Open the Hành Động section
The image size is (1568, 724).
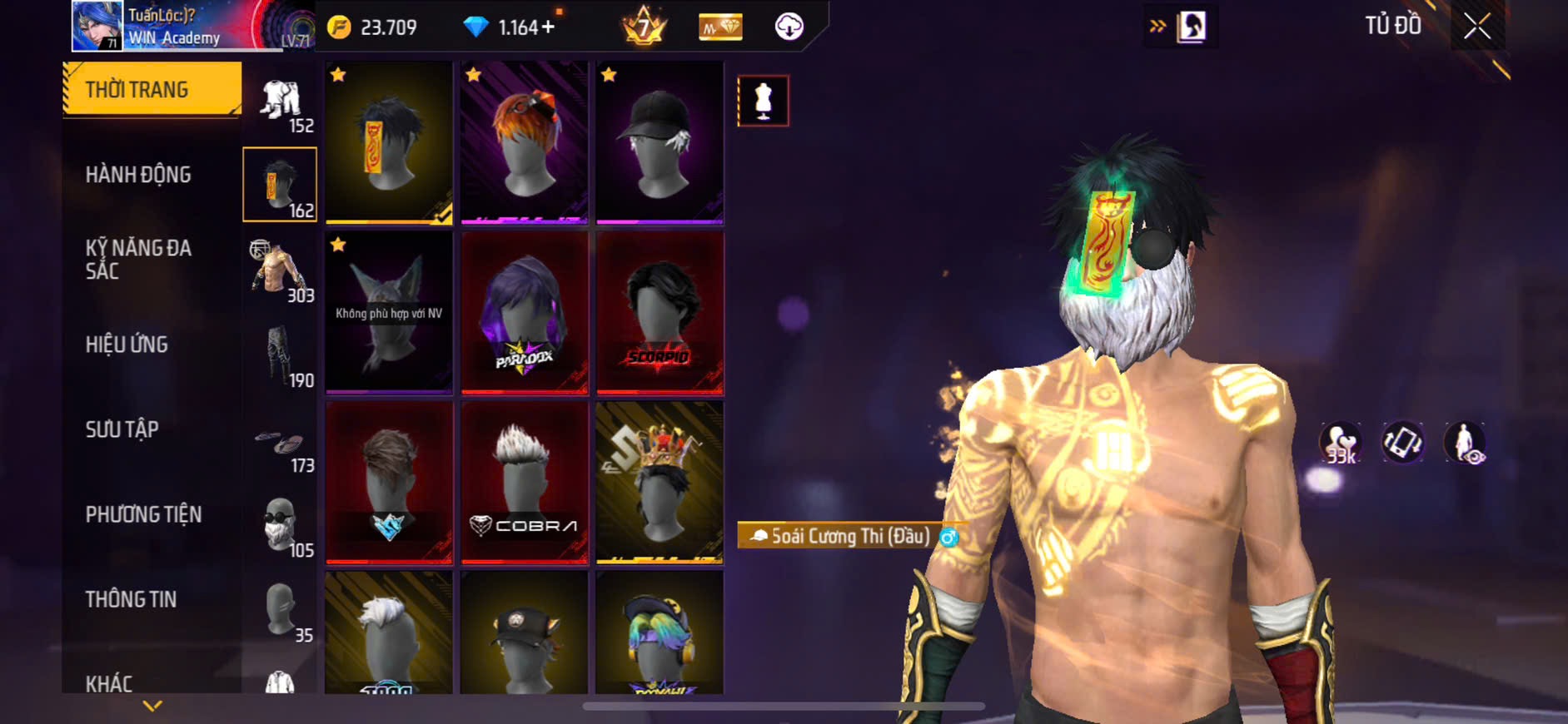[x=138, y=175]
